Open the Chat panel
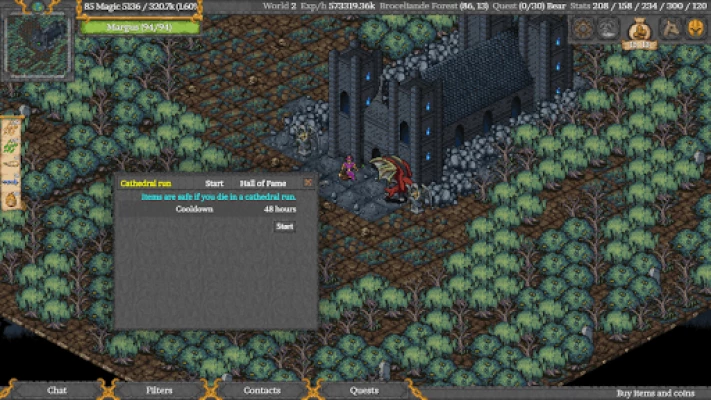 tap(57, 390)
